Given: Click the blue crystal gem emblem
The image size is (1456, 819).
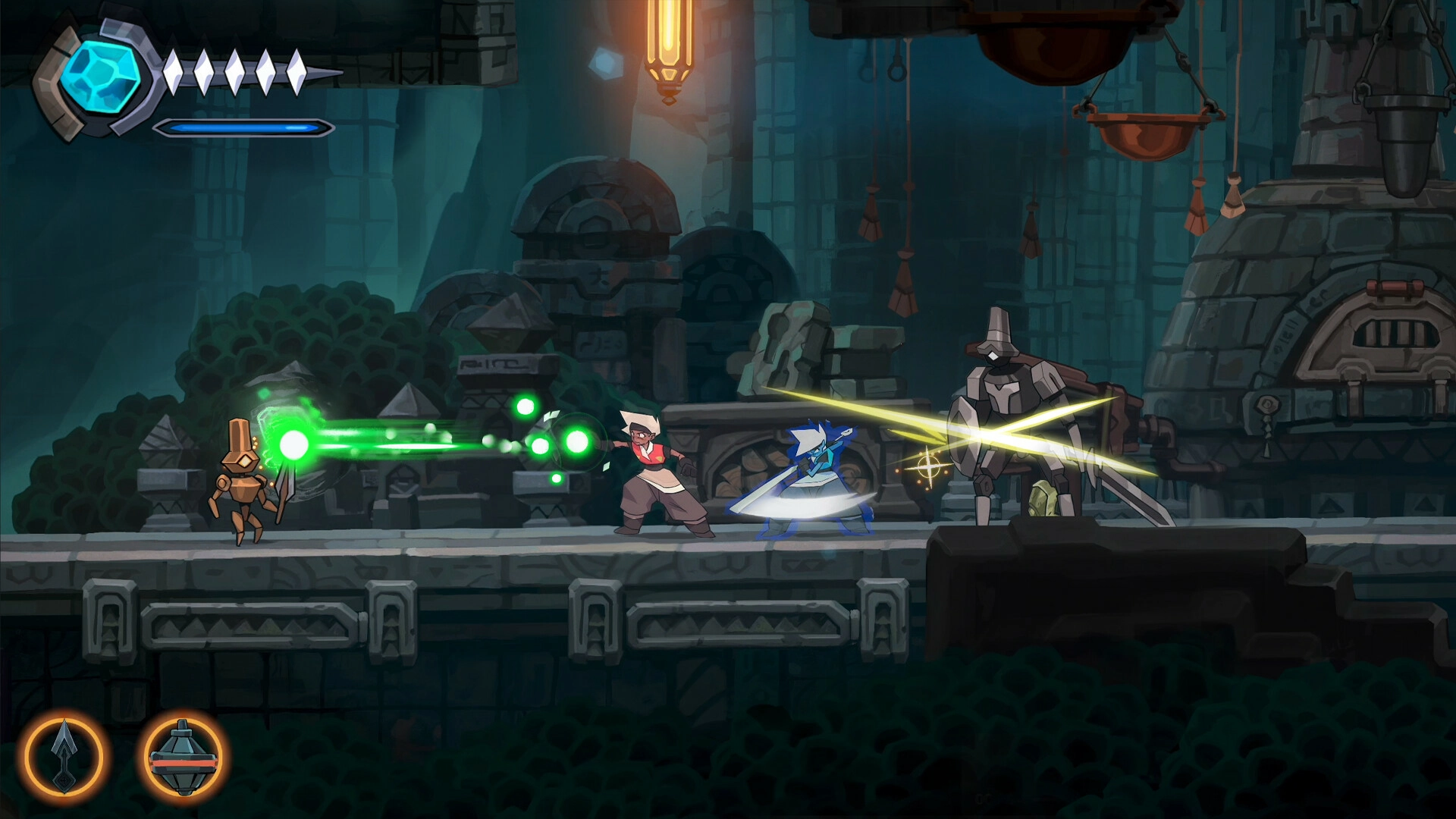Looking at the screenshot, I should click(x=101, y=77).
